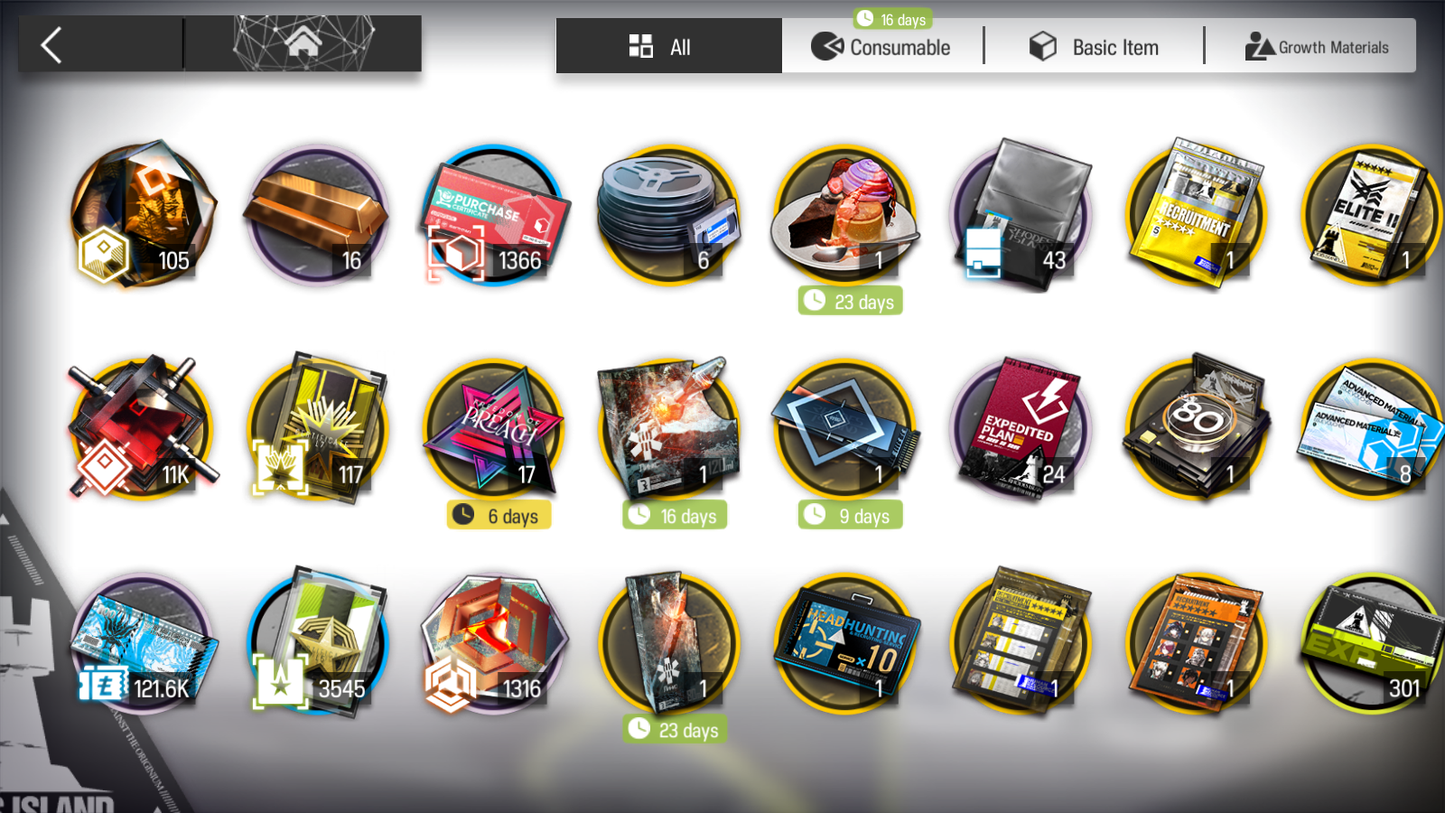
Task: Go back with the arrow button
Action: click(52, 45)
